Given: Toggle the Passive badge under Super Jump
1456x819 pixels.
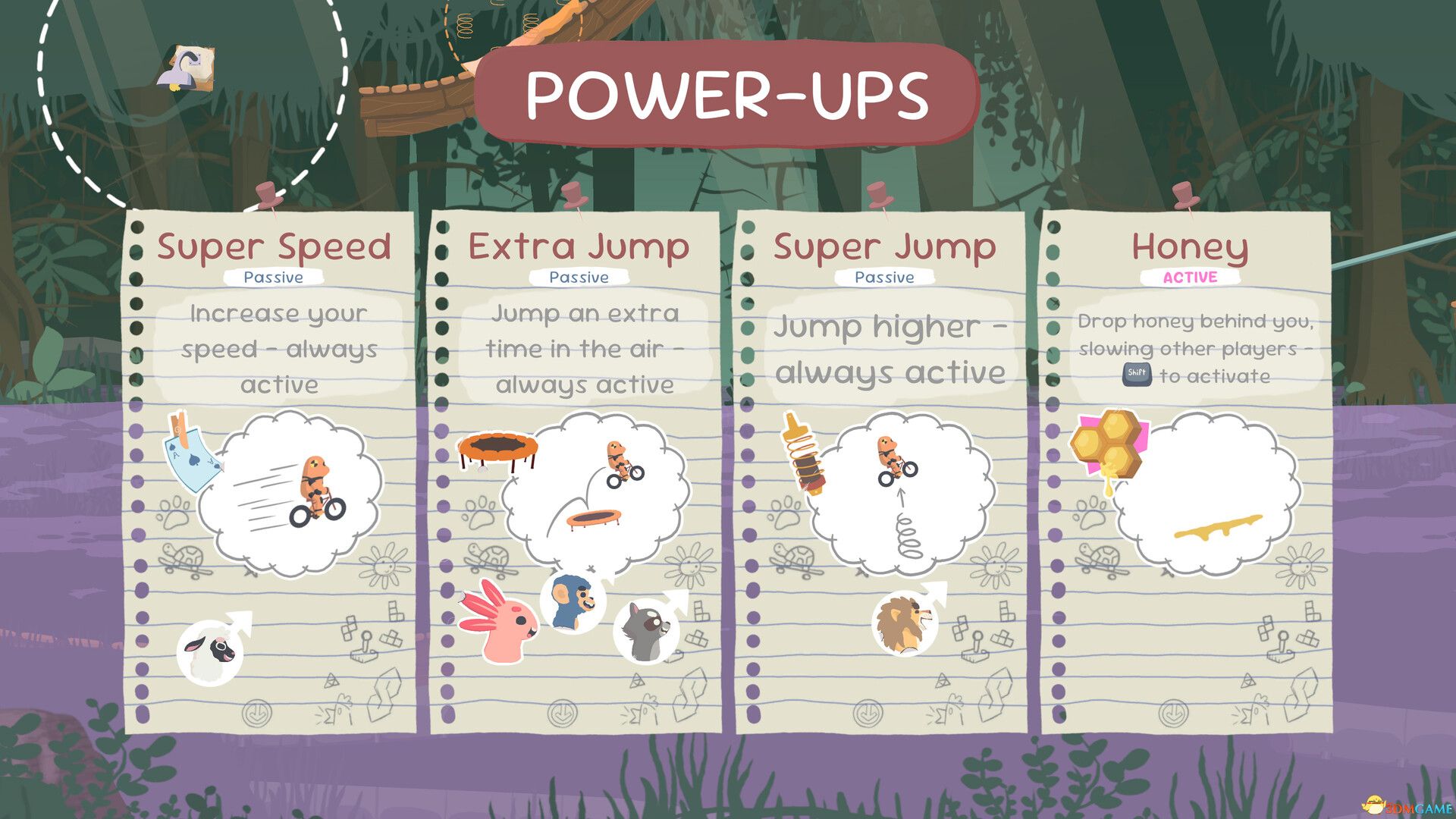Looking at the screenshot, I should pos(884,278).
